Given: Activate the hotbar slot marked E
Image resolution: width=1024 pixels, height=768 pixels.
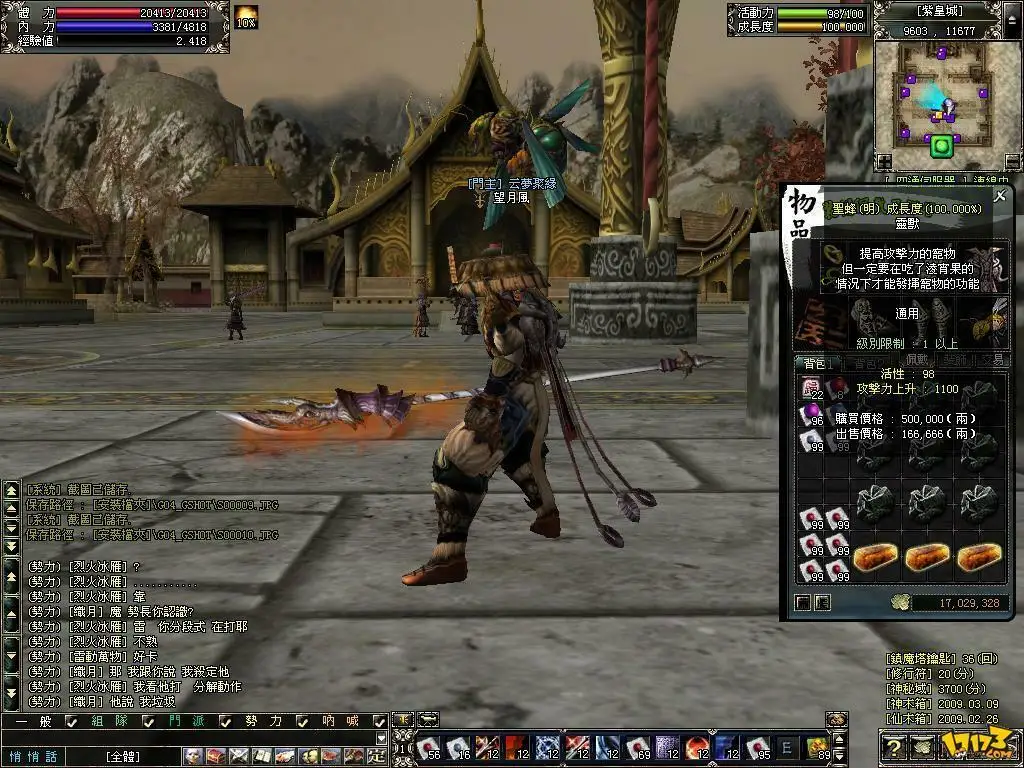Looking at the screenshot, I should [x=787, y=746].
